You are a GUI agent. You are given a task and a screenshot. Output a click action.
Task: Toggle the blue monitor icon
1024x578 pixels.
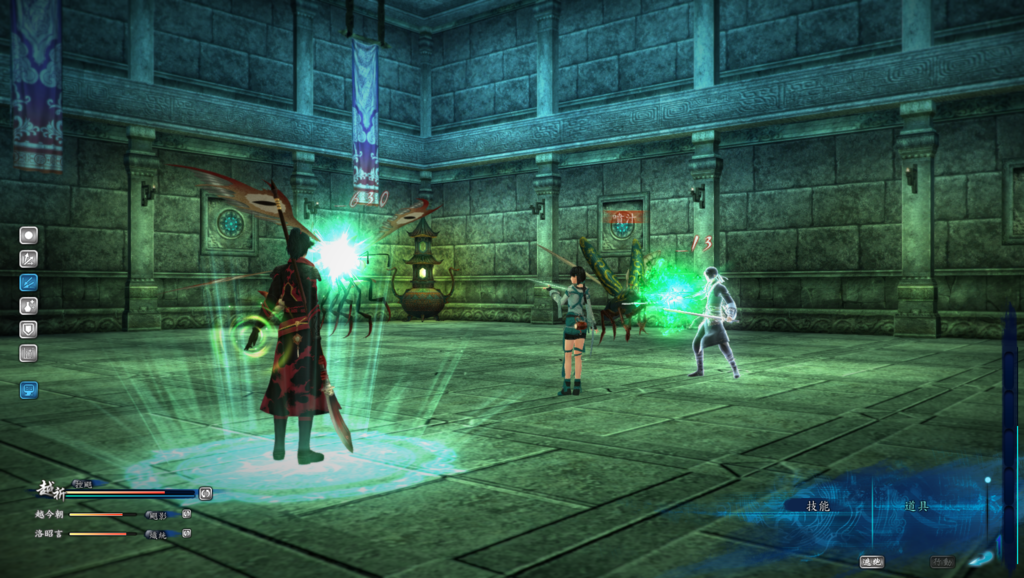pos(28,390)
